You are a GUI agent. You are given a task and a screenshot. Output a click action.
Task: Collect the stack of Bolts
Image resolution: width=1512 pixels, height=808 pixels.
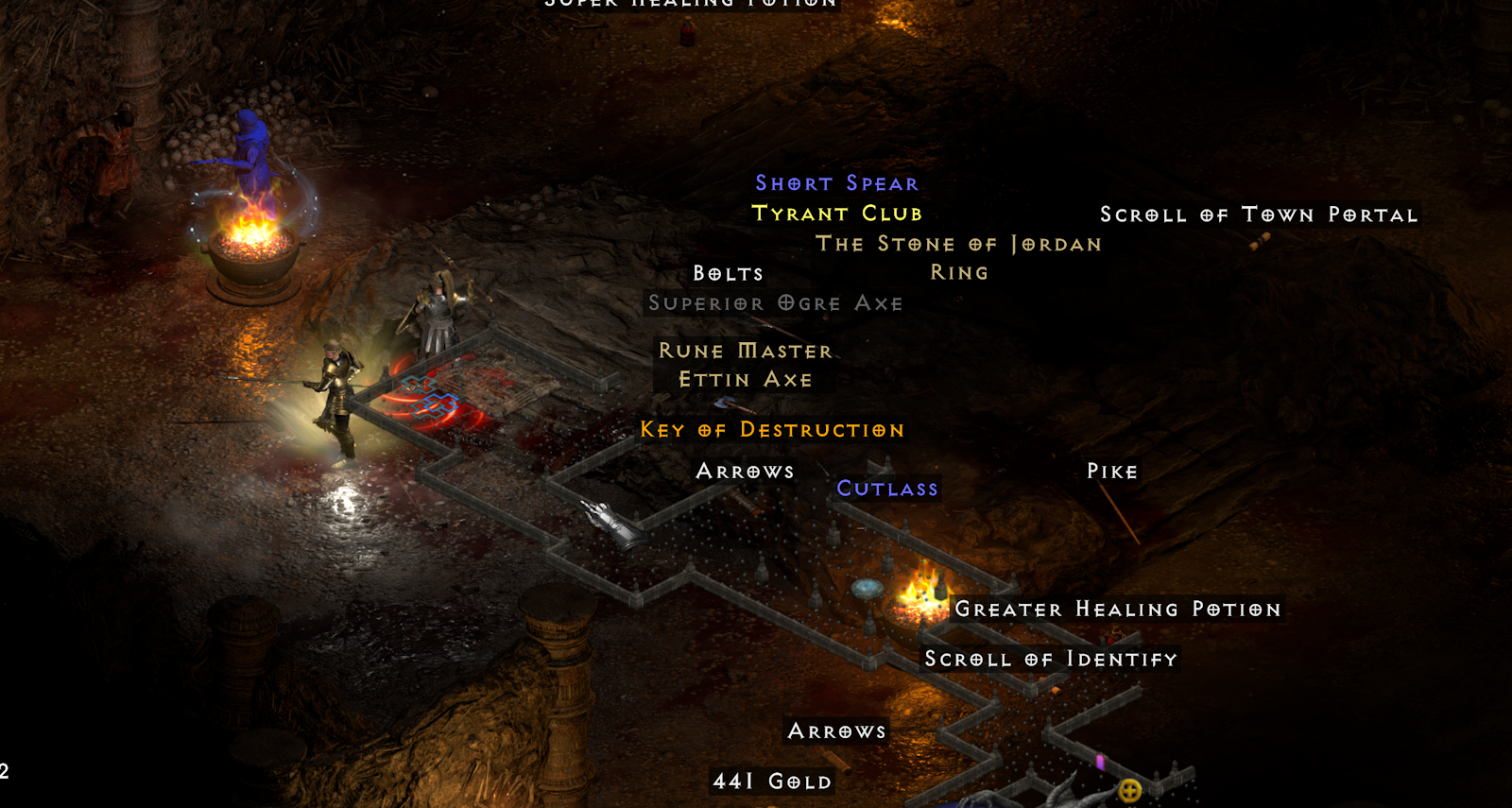pos(729,274)
